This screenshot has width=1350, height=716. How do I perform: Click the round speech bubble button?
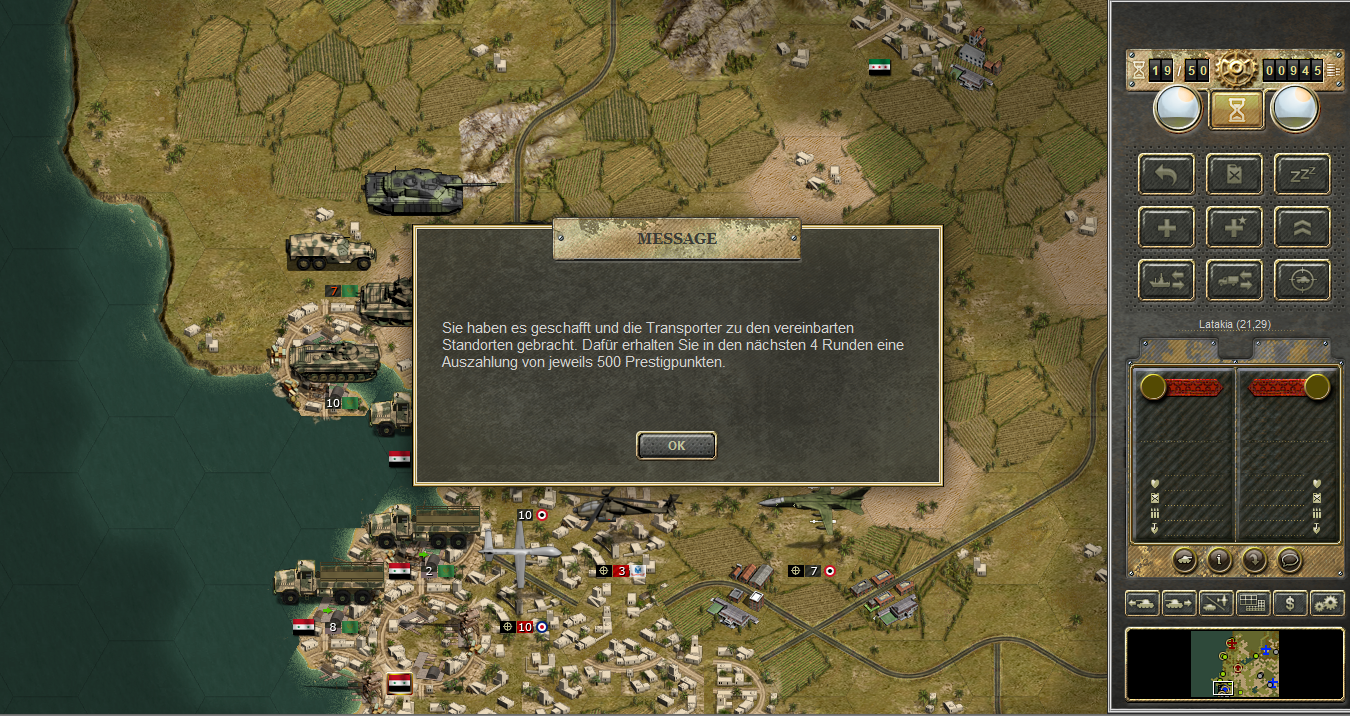point(1290,560)
